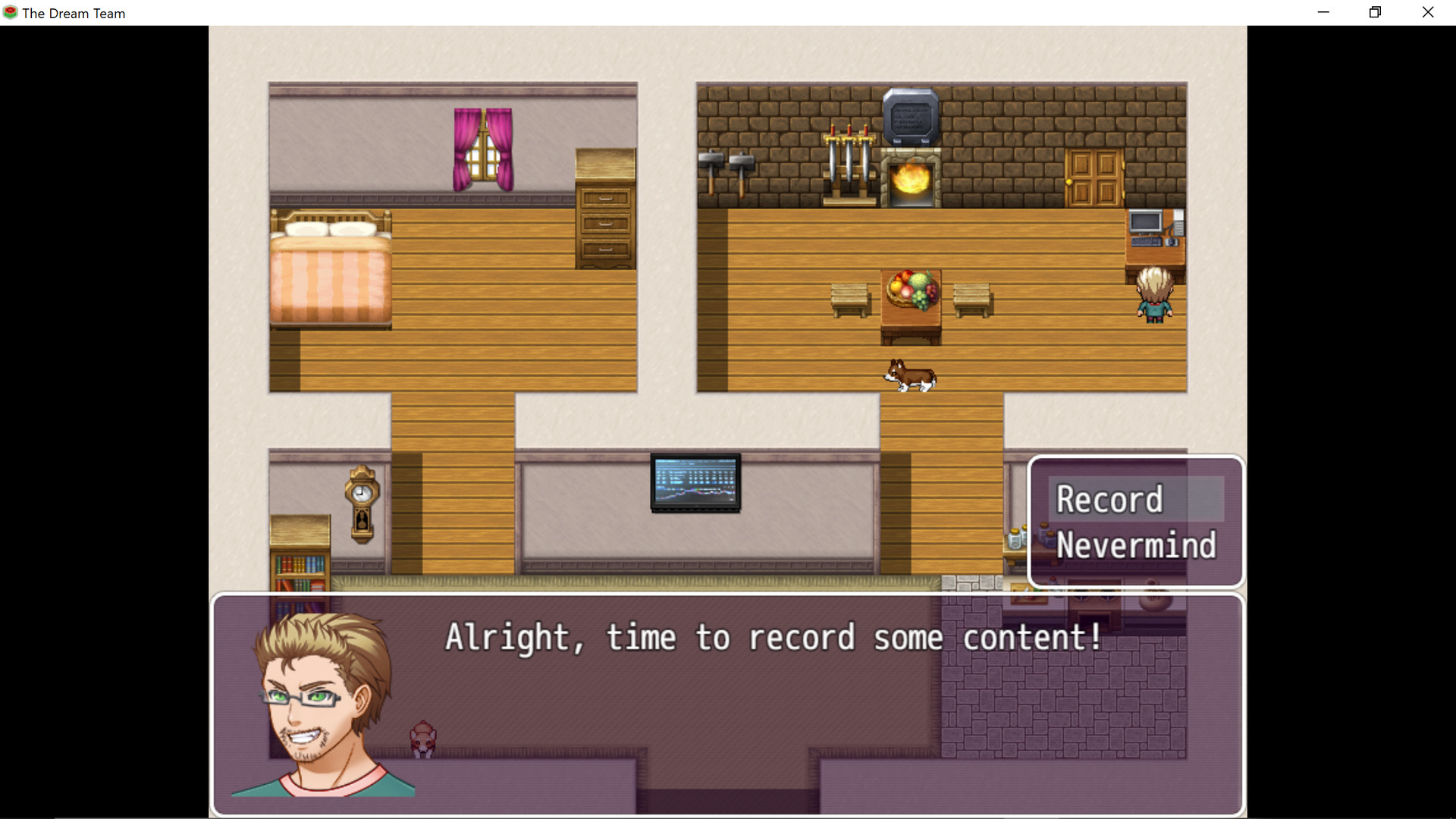Choose the Nevermind option

(x=1137, y=545)
